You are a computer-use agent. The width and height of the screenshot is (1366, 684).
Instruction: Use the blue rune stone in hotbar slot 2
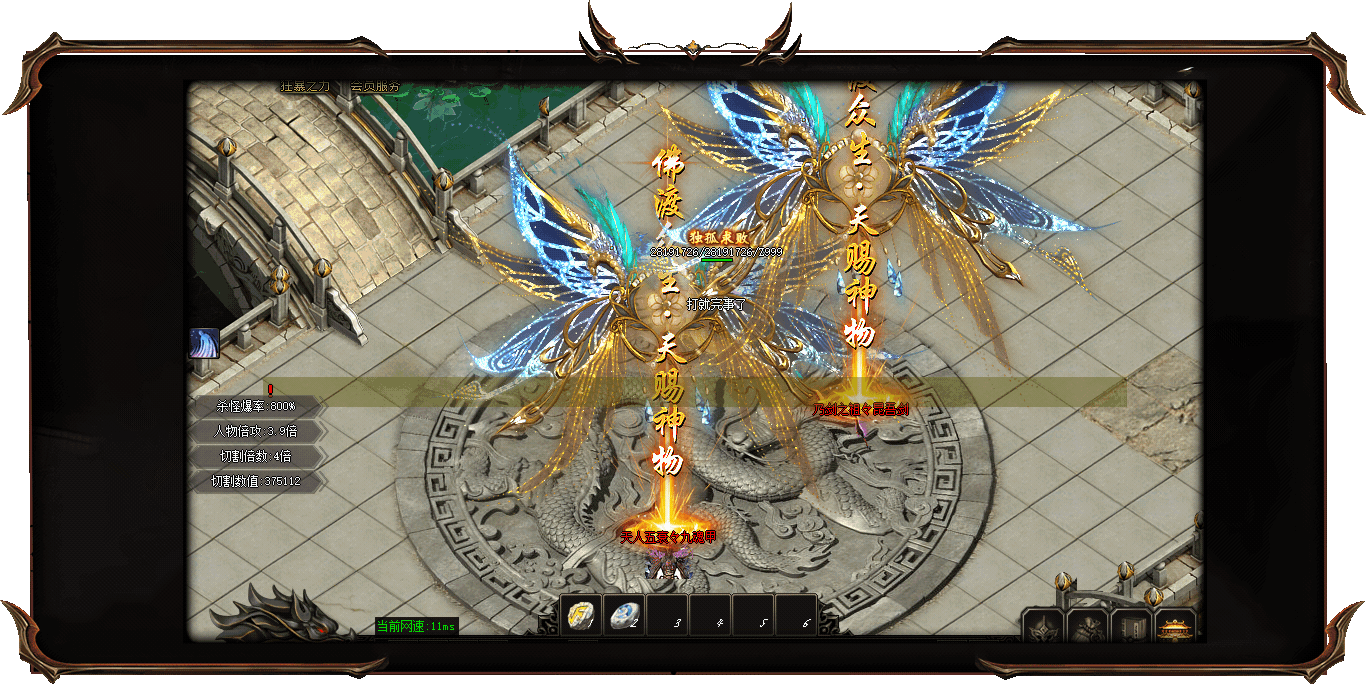pyautogui.click(x=625, y=616)
